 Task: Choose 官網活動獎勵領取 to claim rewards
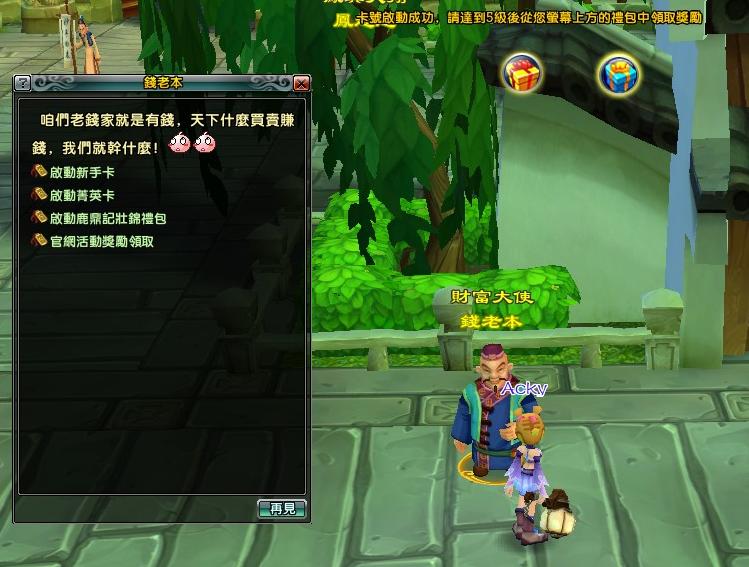[101, 241]
